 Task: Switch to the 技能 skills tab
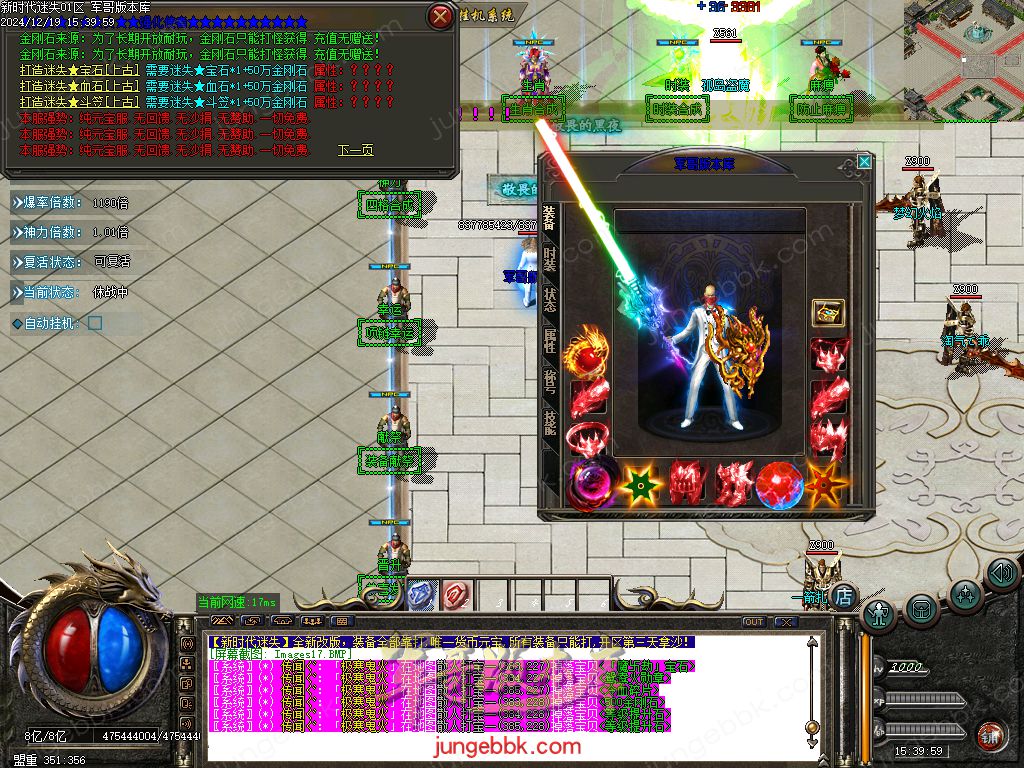pyautogui.click(x=550, y=424)
